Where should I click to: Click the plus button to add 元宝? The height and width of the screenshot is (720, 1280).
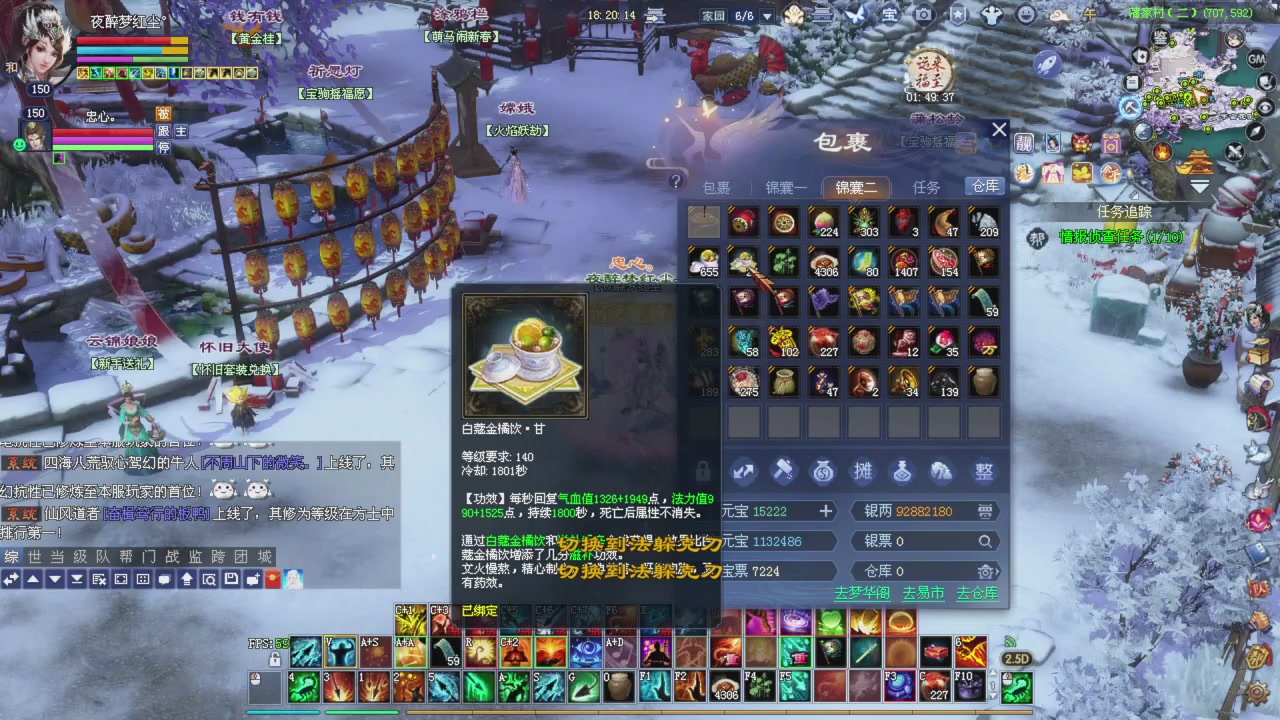(825, 511)
